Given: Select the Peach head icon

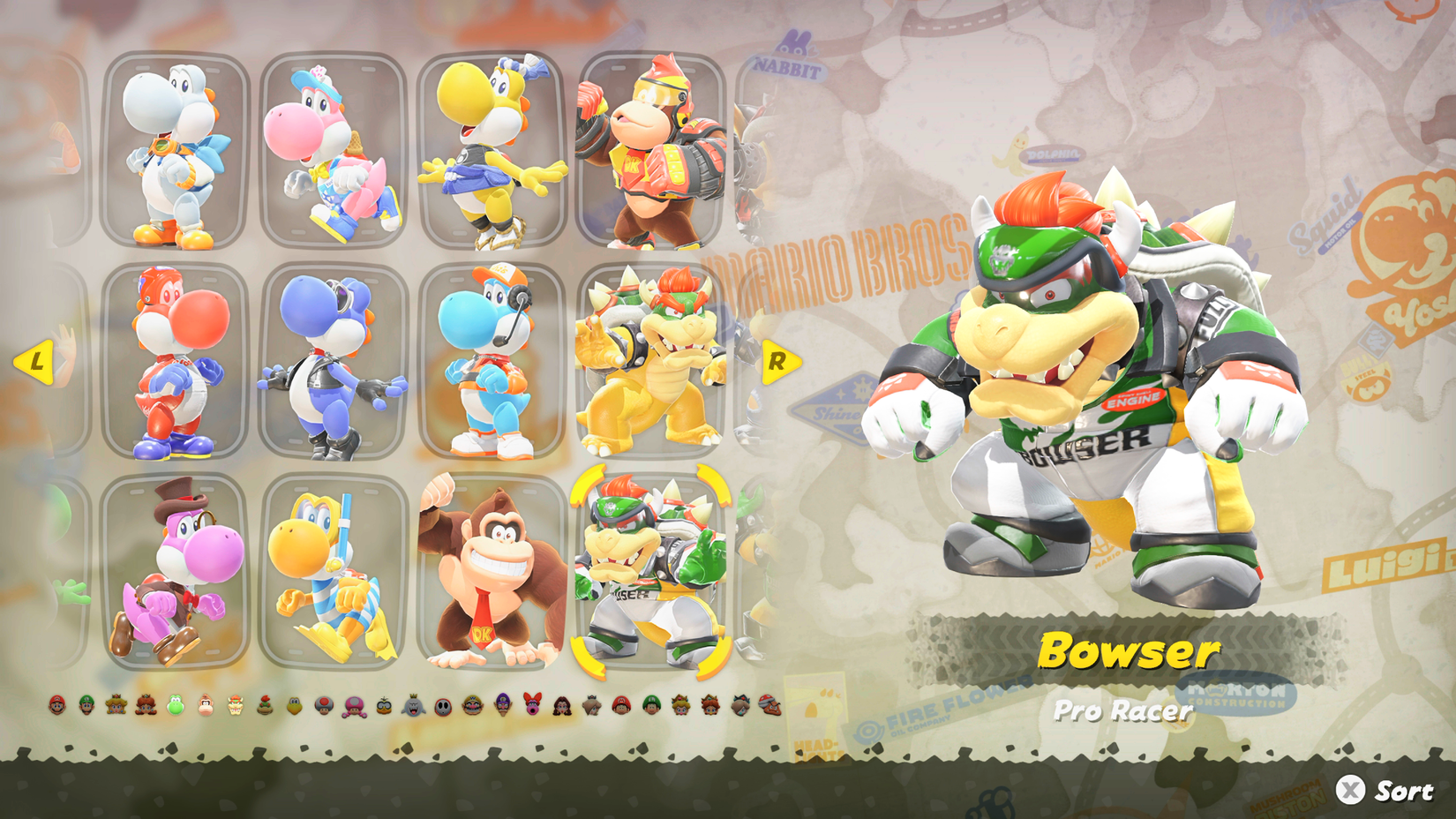Looking at the screenshot, I should [x=116, y=704].
